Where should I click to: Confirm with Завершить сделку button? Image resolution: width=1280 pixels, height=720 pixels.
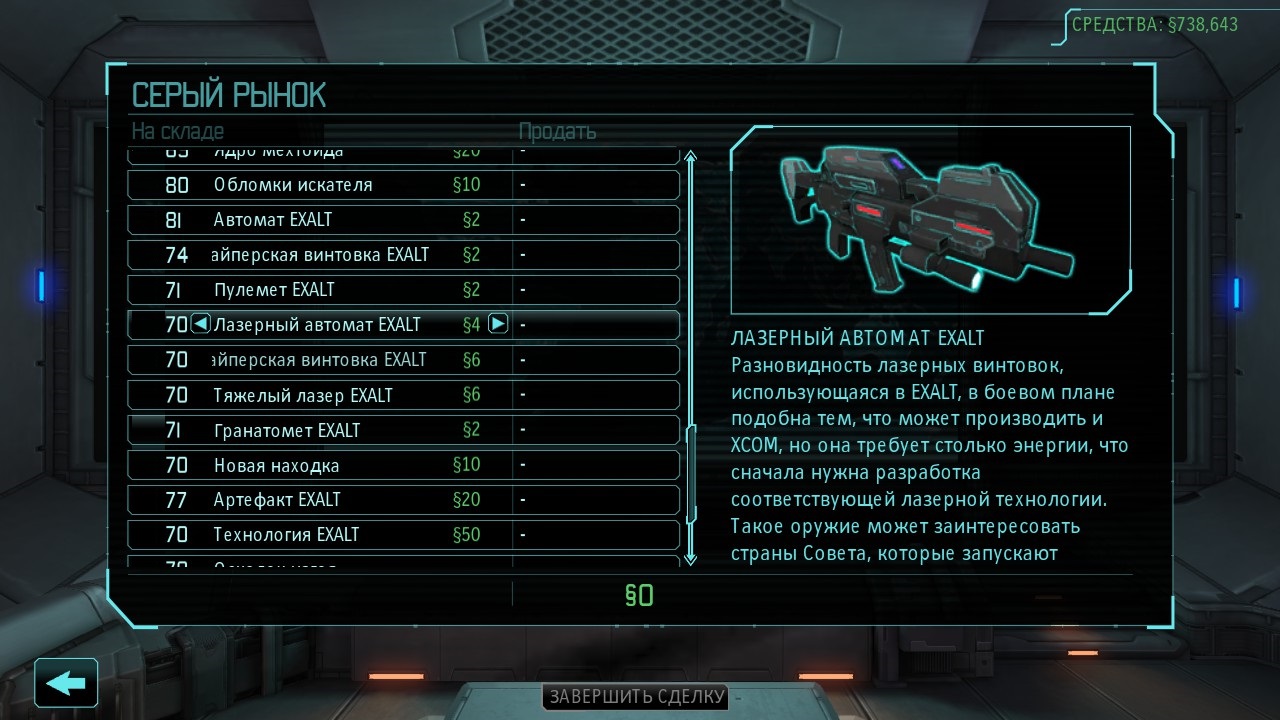(x=635, y=697)
